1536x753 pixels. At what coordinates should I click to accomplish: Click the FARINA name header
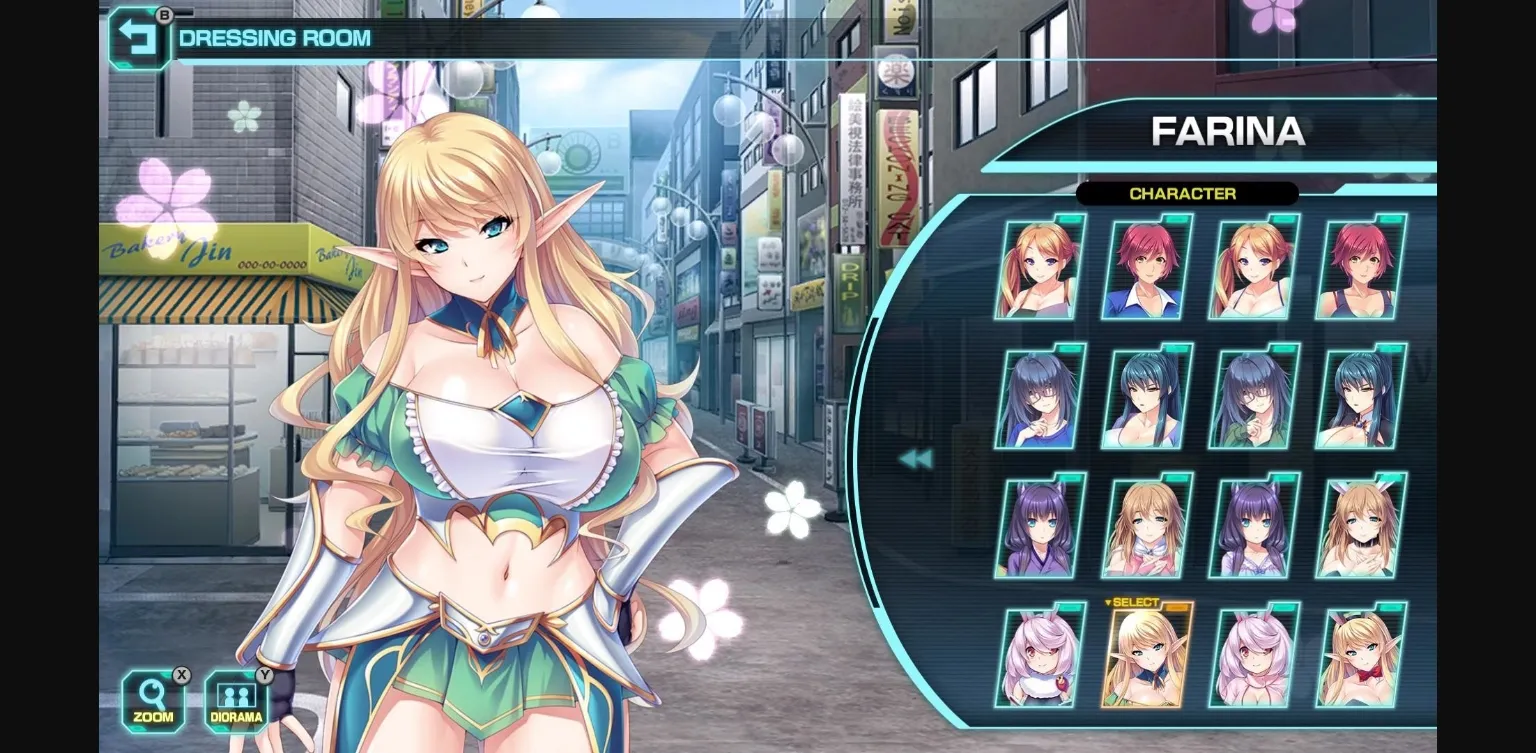coord(1230,131)
